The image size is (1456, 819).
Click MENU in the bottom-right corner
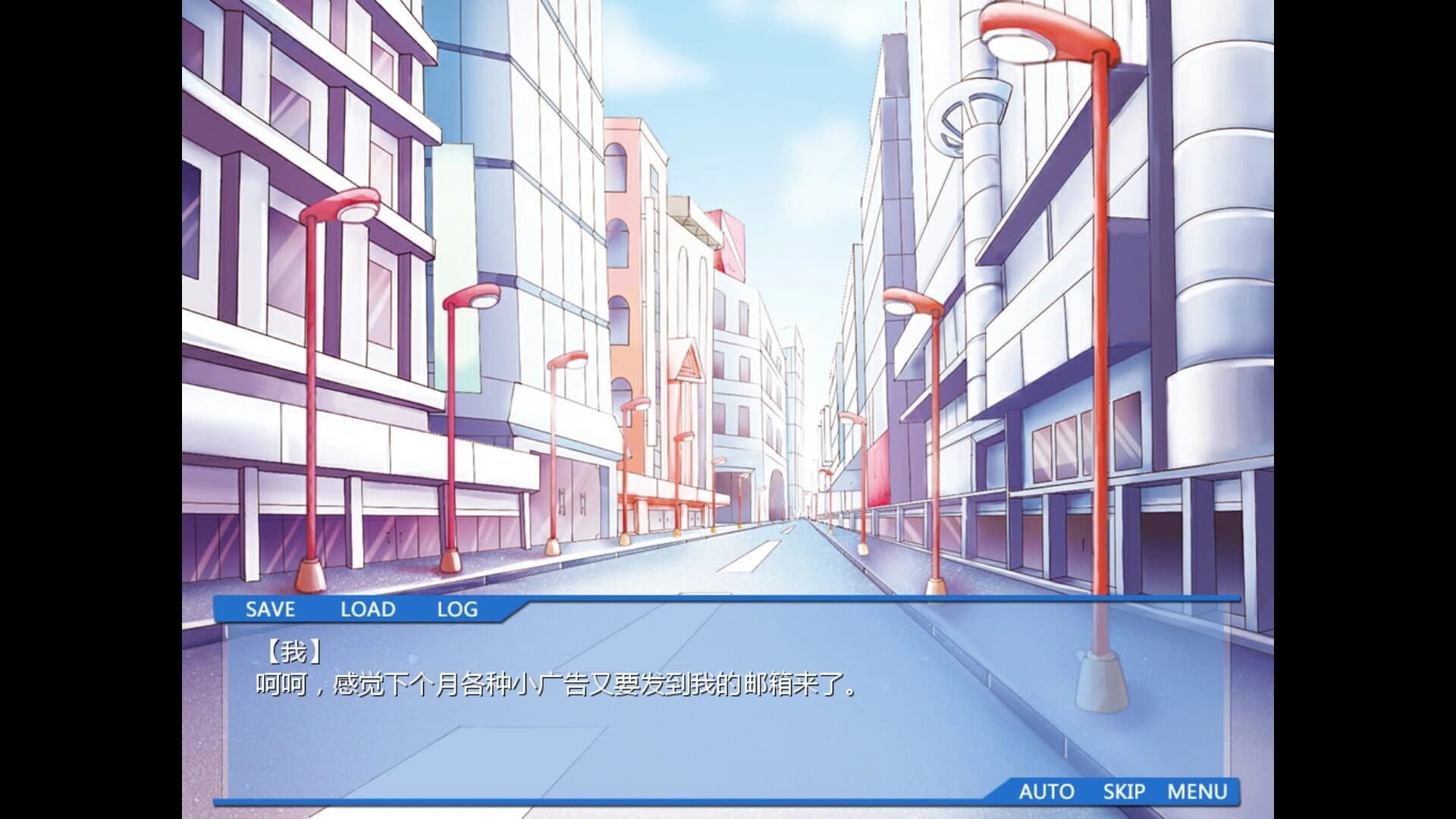pyautogui.click(x=1203, y=792)
